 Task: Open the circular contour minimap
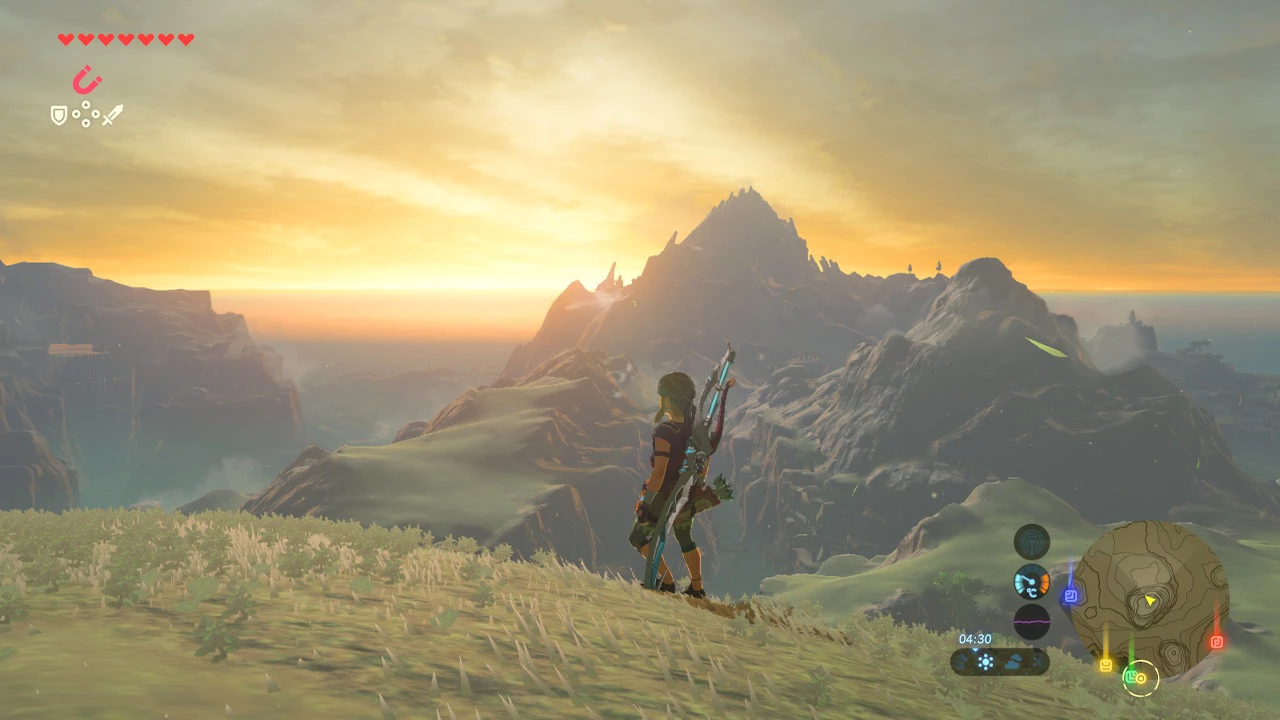coord(1148,592)
